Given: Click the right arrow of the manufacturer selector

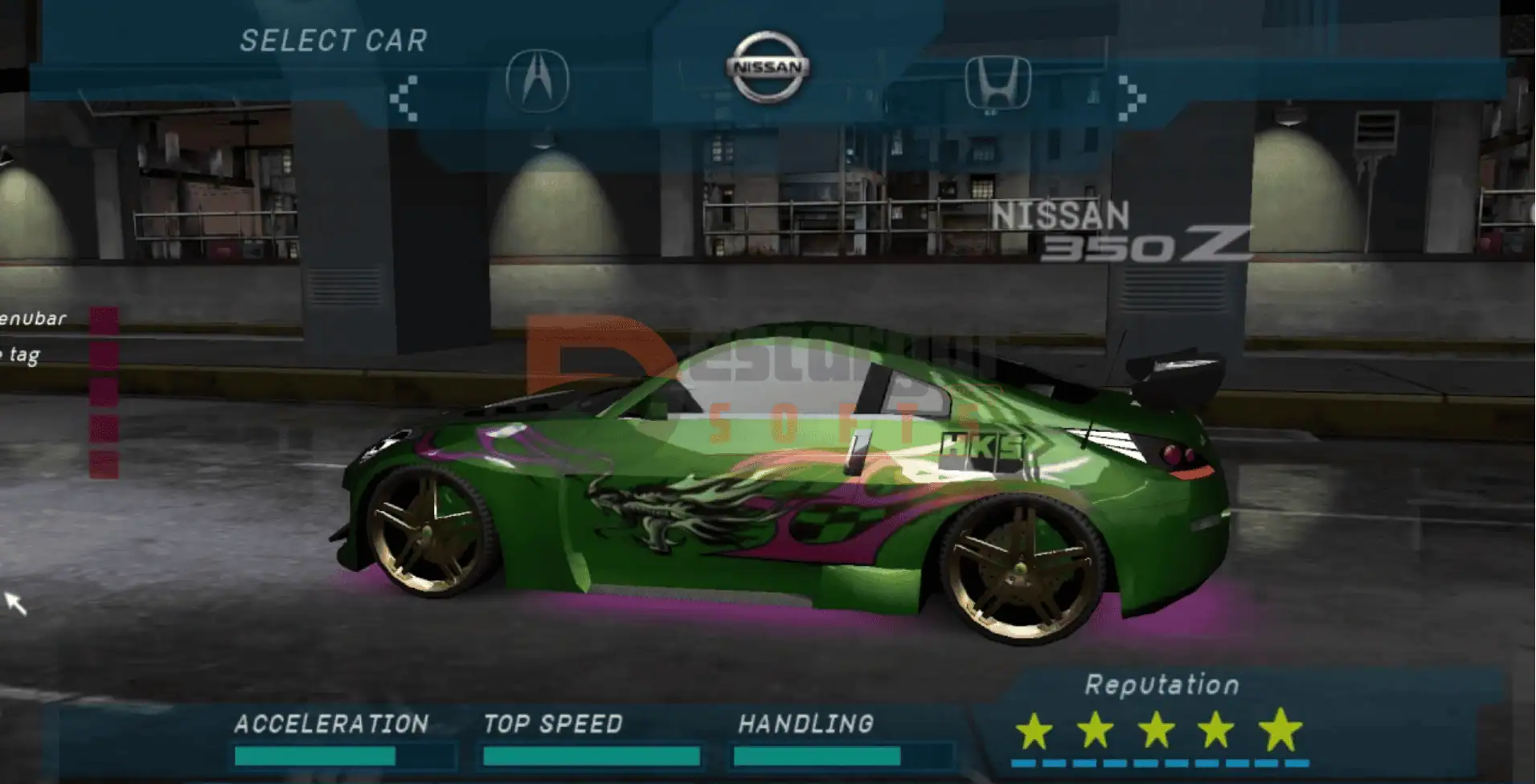Looking at the screenshot, I should [x=1131, y=98].
